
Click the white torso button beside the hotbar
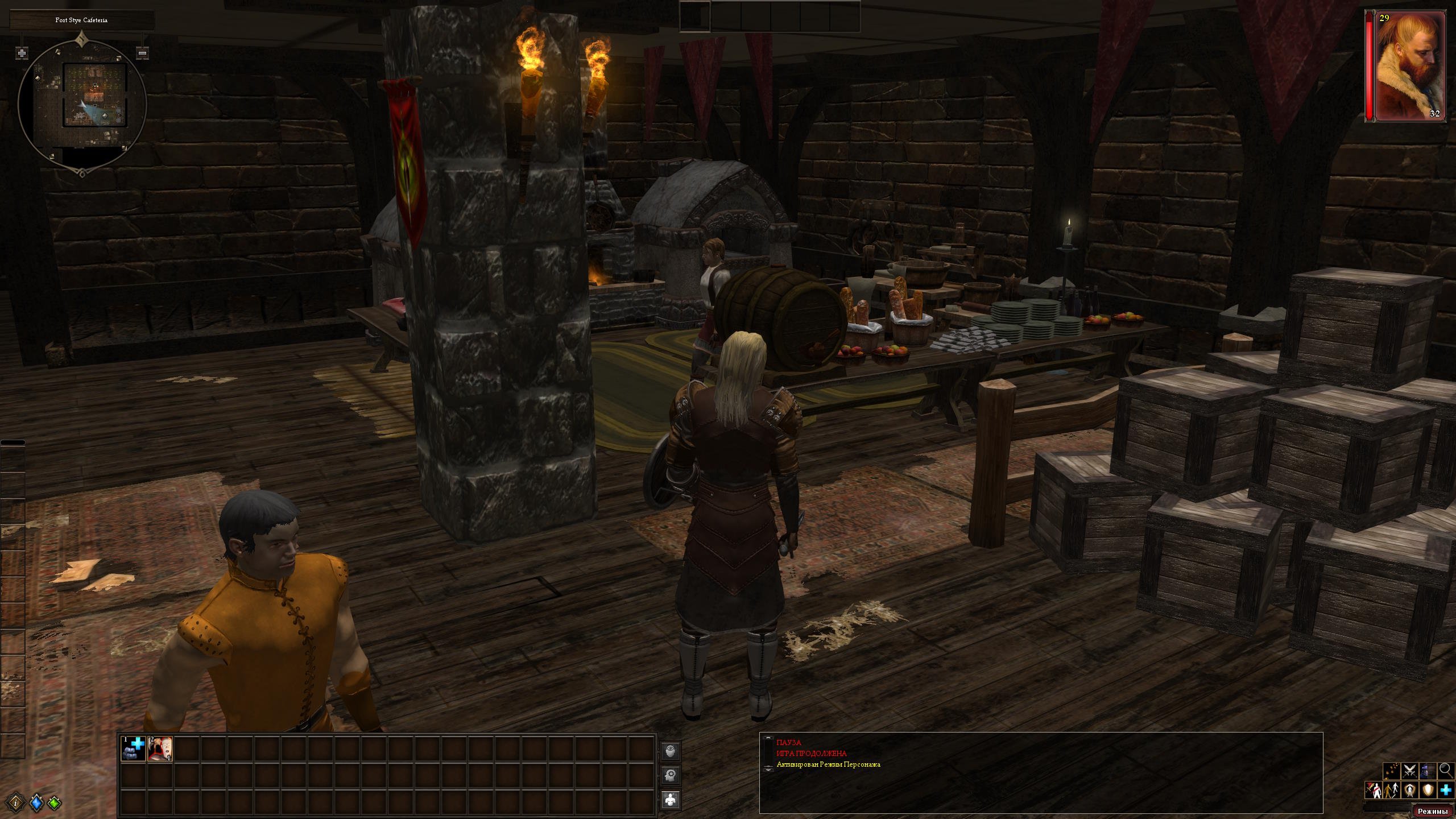pyautogui.click(x=671, y=799)
